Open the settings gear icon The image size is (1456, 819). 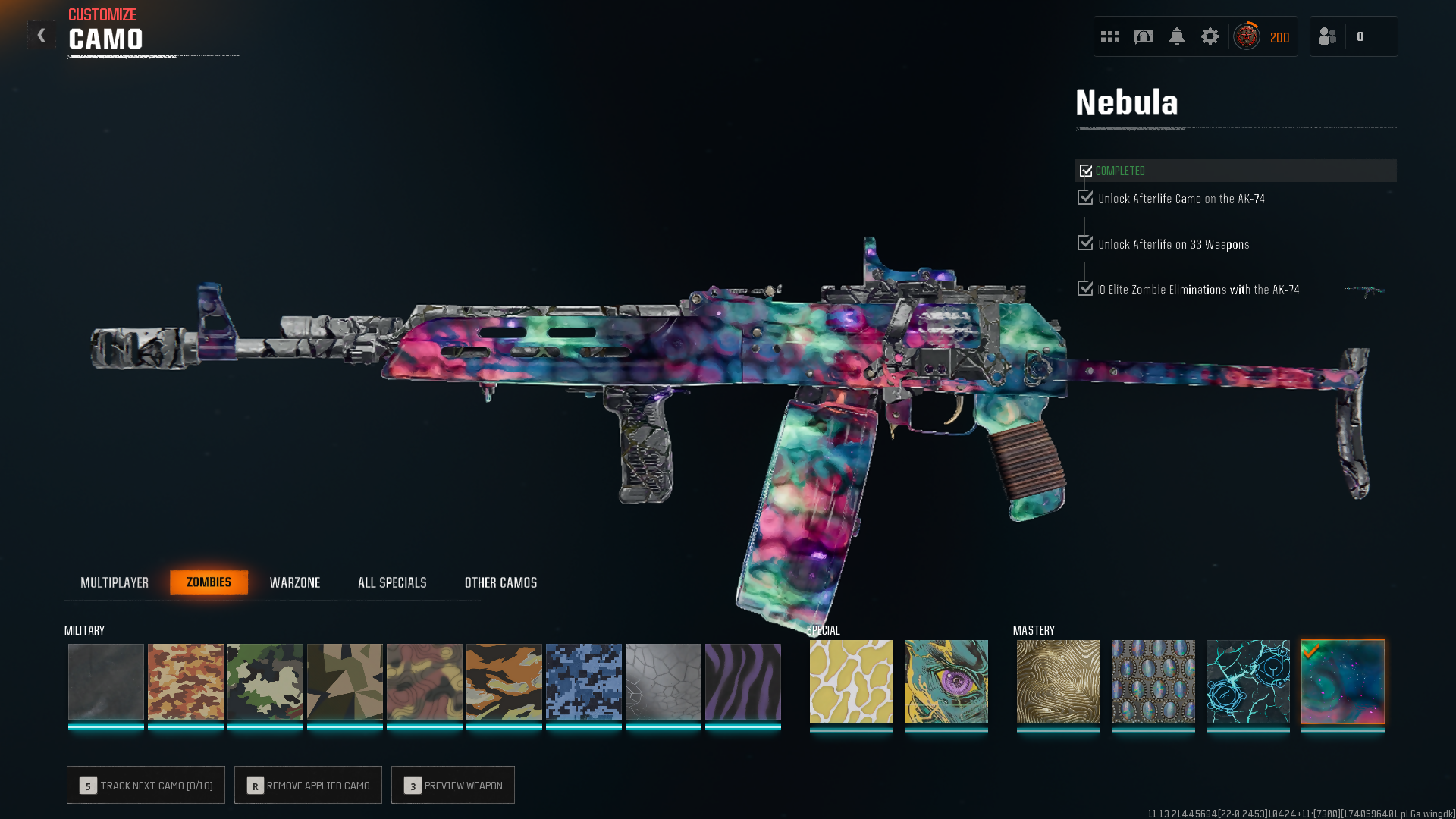click(1210, 36)
